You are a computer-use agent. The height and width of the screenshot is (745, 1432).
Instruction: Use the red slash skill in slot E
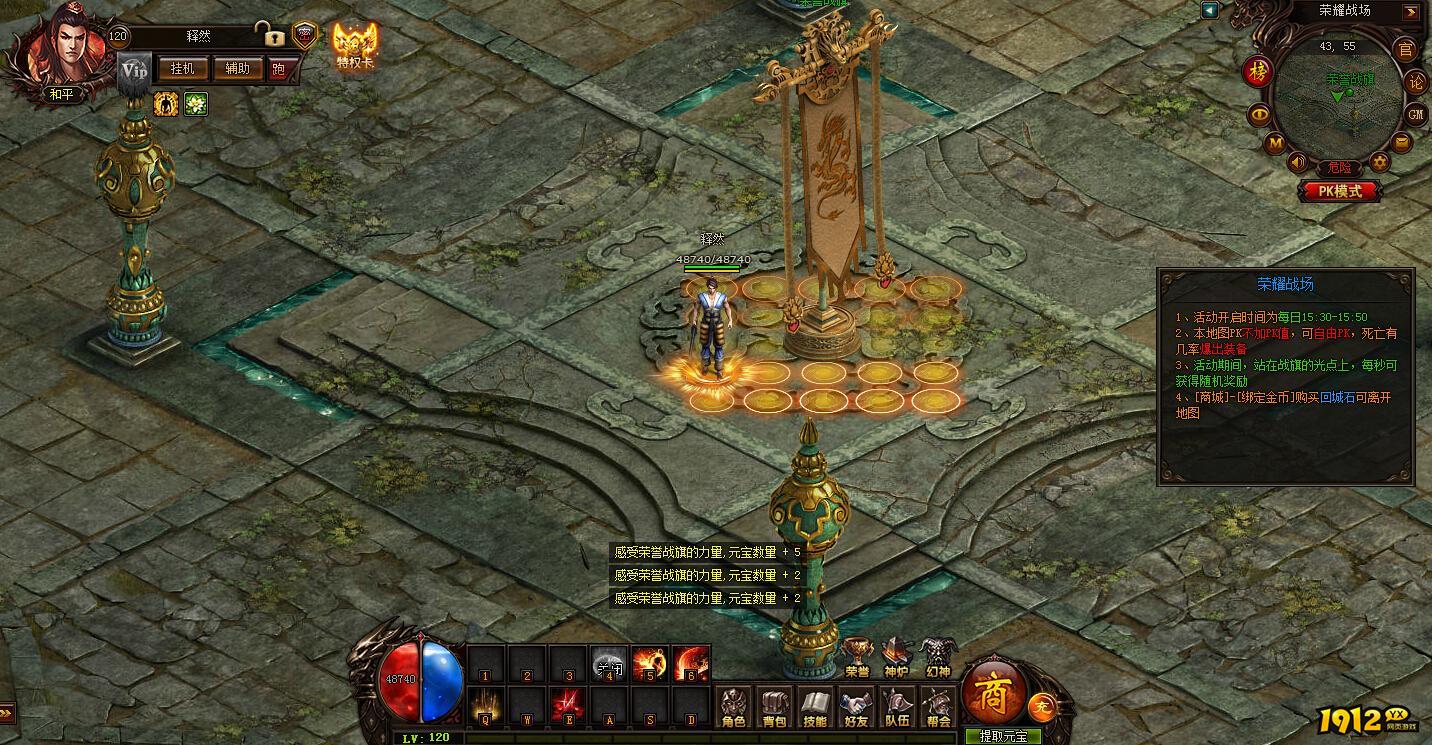567,706
